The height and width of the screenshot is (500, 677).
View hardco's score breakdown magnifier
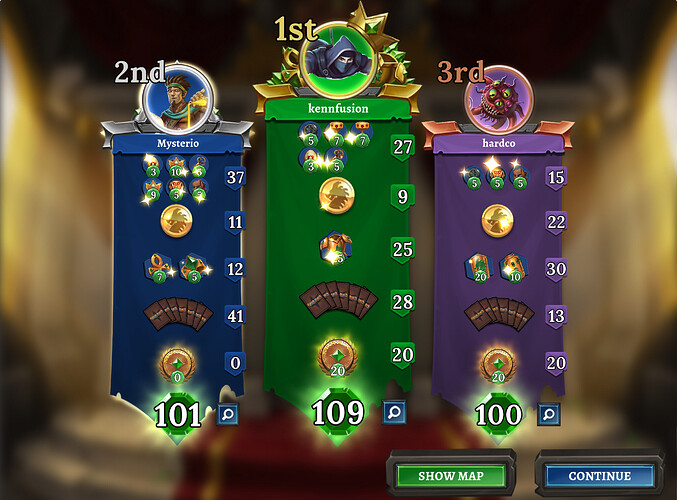547,412
